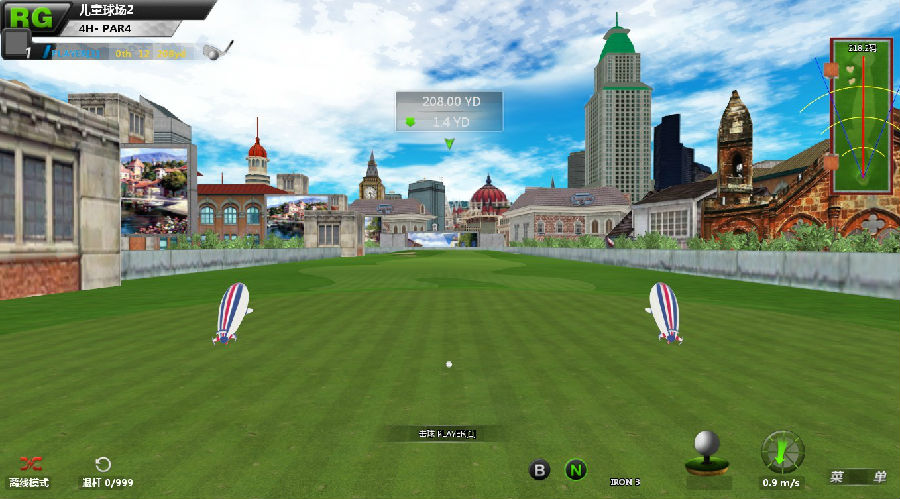Select the black B button
The height and width of the screenshot is (499, 900).
[x=540, y=469]
